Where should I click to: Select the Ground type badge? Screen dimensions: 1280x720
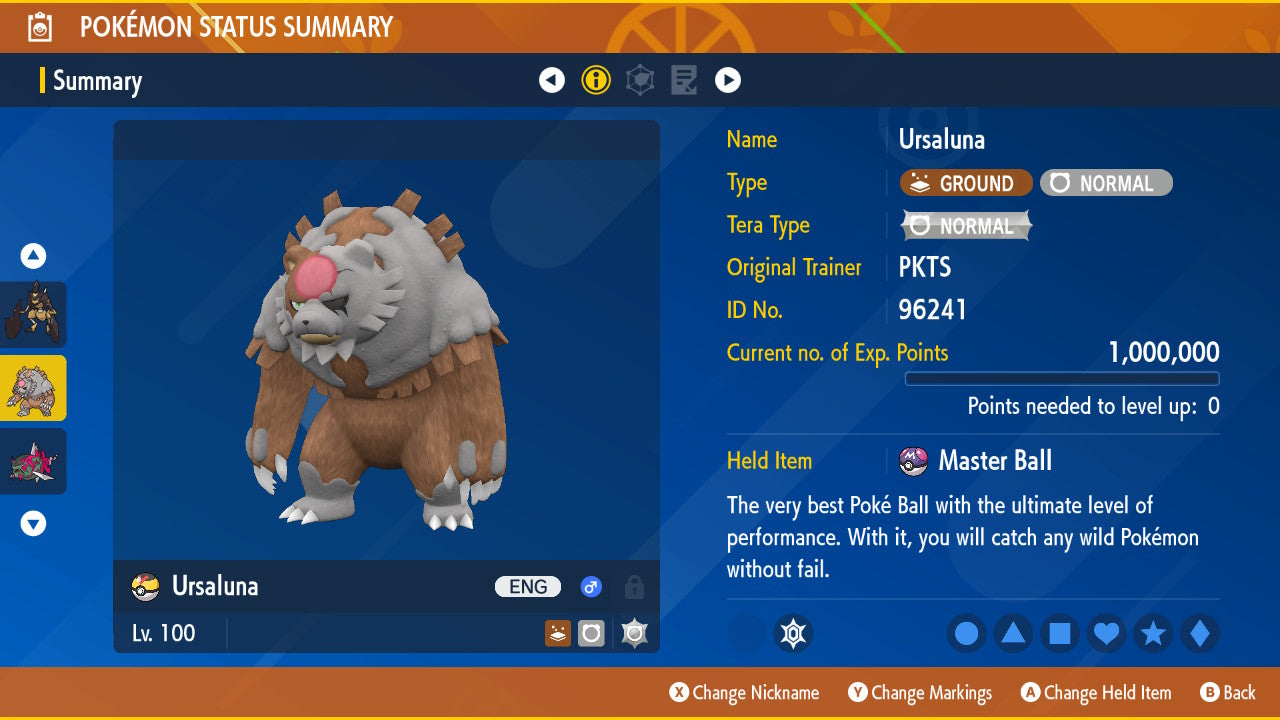[x=965, y=183]
